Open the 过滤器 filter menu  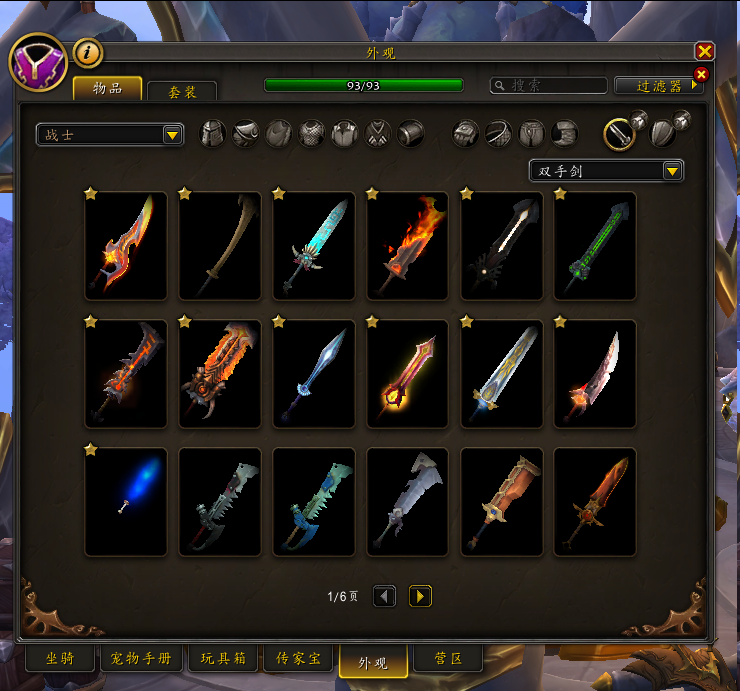pyautogui.click(x=658, y=86)
